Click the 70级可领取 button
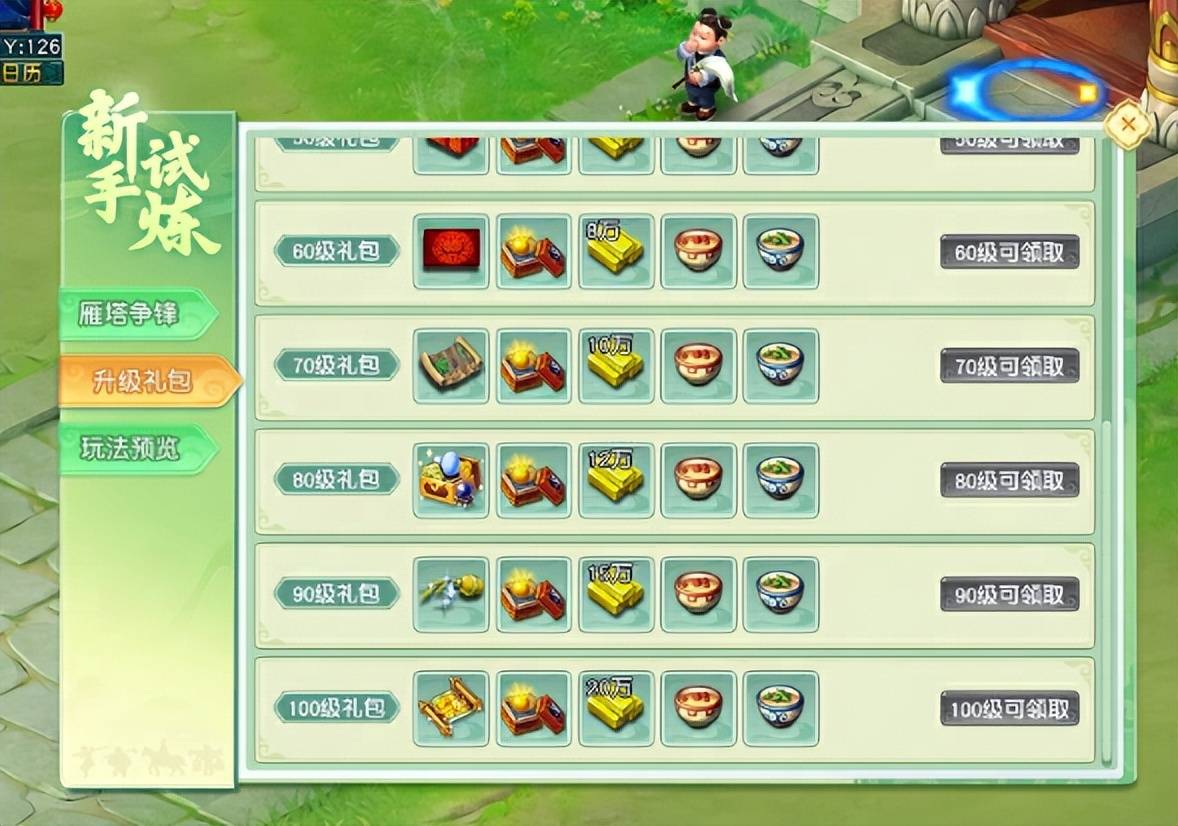The height and width of the screenshot is (826, 1178). (1009, 366)
